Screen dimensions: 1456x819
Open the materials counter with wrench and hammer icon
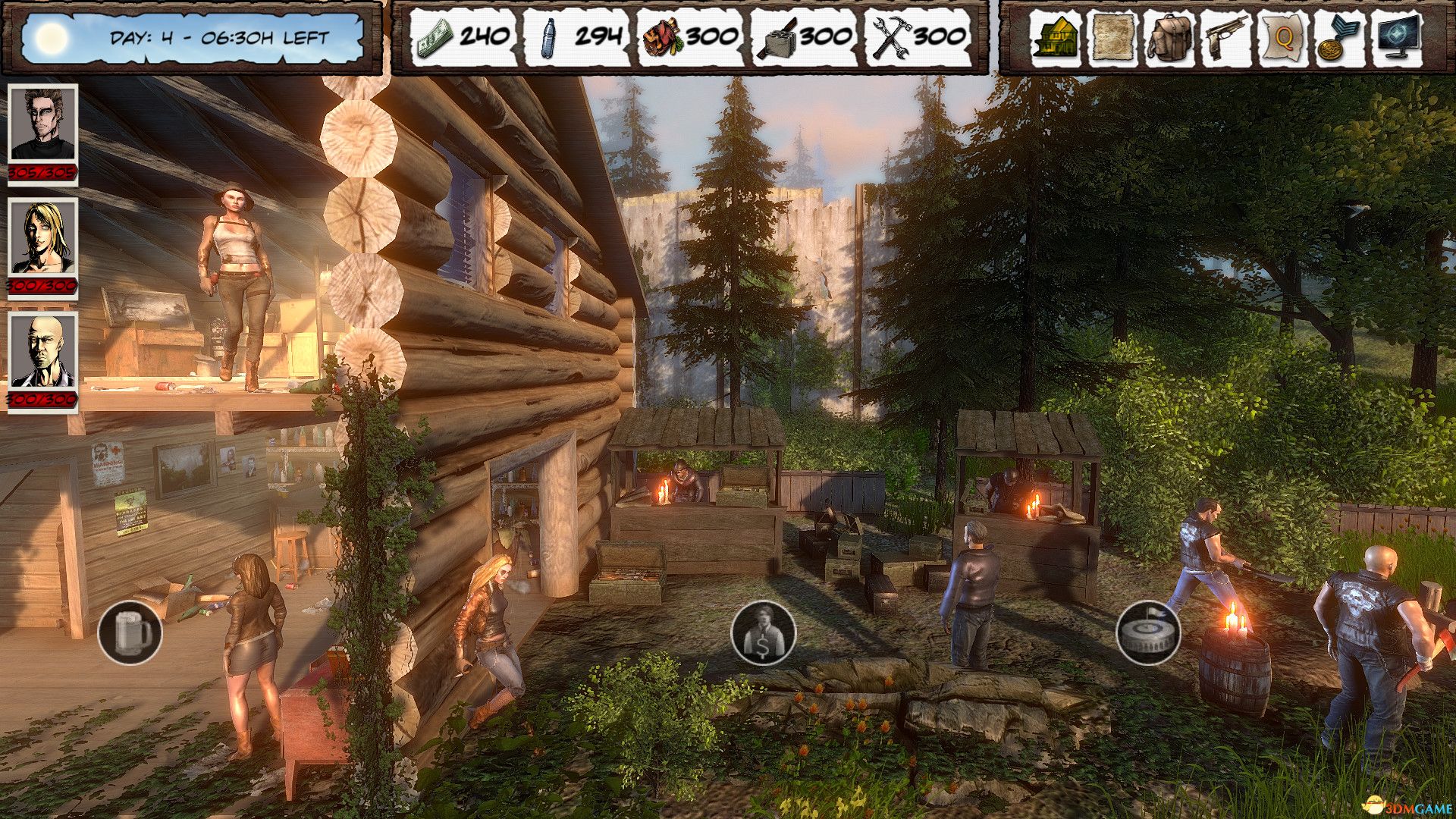(x=918, y=36)
